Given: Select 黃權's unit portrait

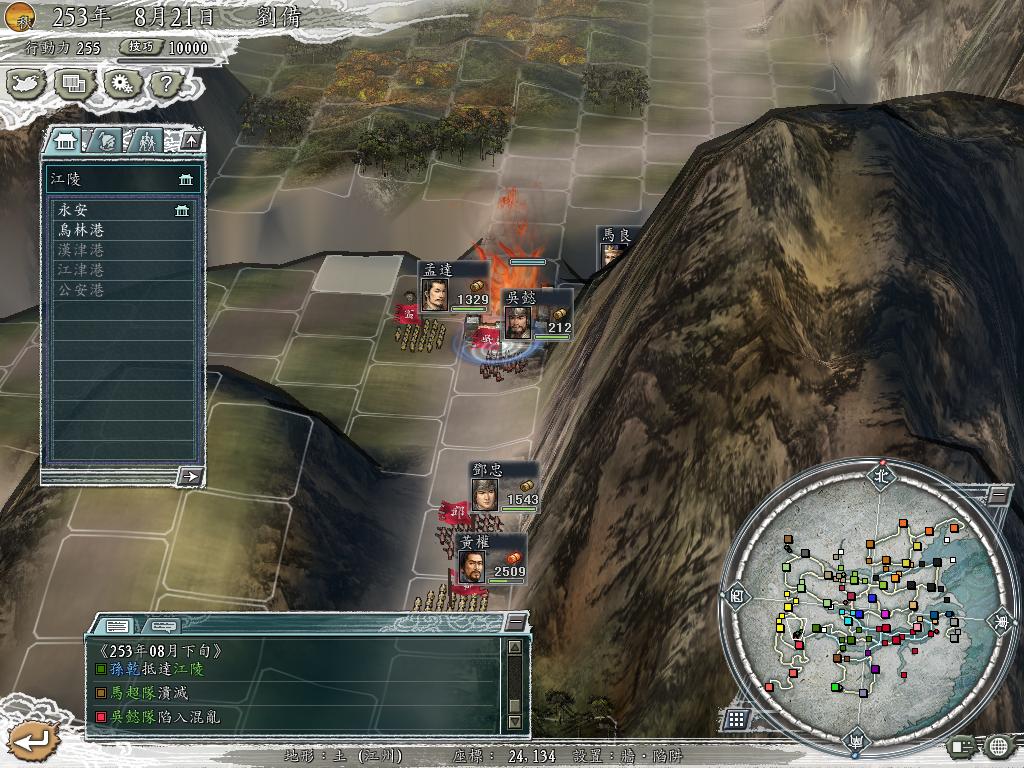Looking at the screenshot, I should (x=471, y=567).
